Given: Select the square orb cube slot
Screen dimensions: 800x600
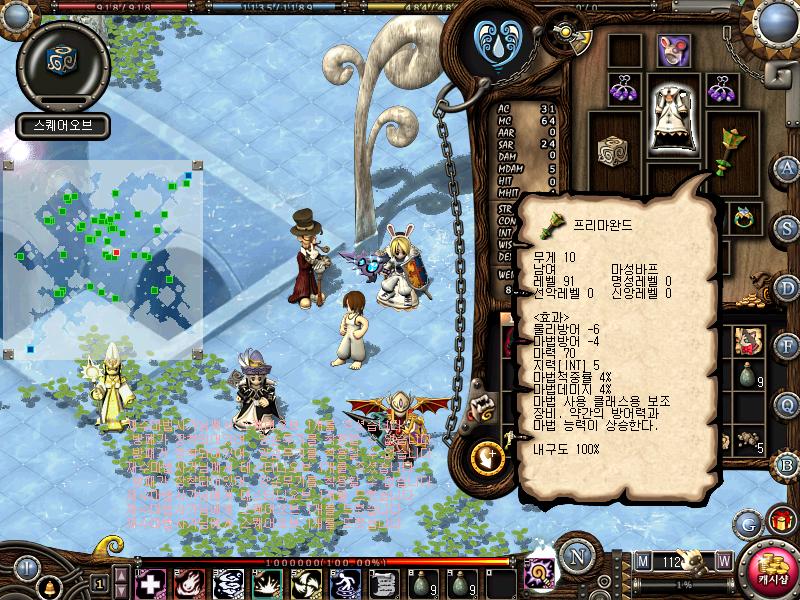Looking at the screenshot, I should (x=612, y=150).
